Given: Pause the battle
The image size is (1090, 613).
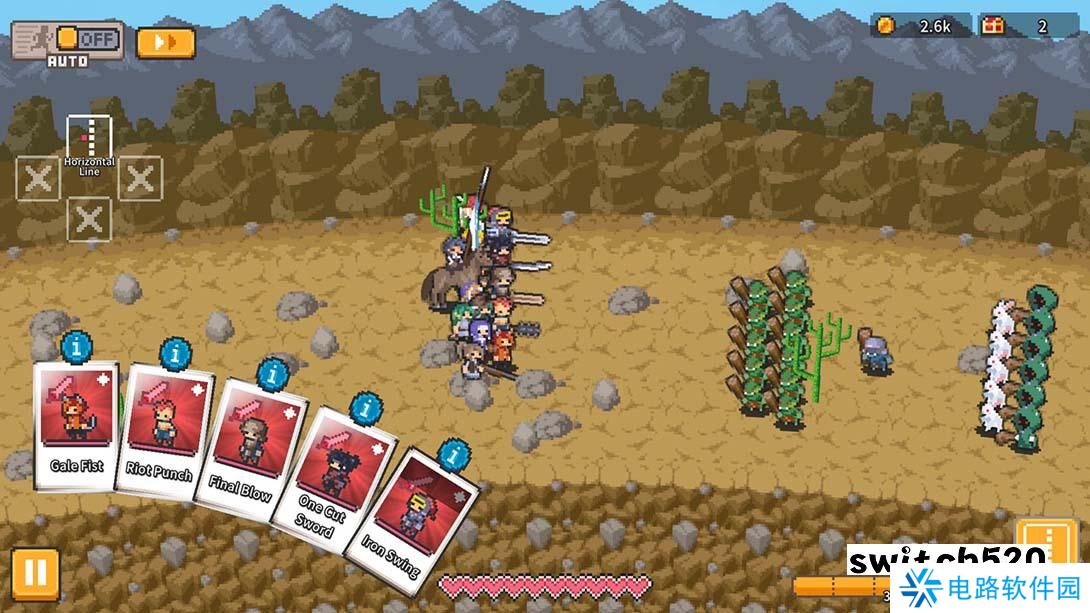Looking at the screenshot, I should point(35,573).
